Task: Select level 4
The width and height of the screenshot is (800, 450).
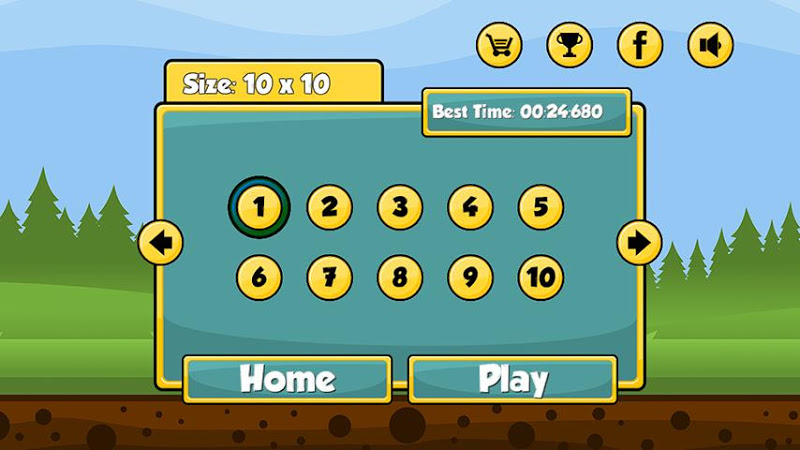Action: [470, 207]
